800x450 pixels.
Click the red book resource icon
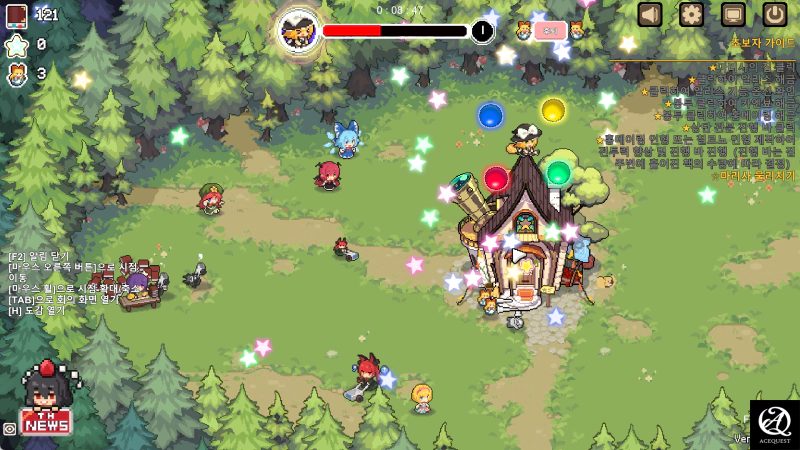click(x=16, y=15)
